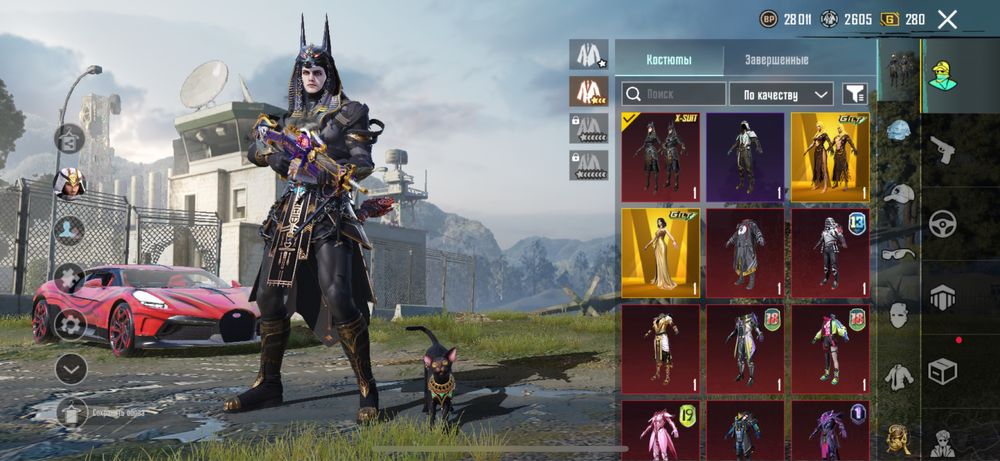This screenshot has height=461, width=1000.
Task: Choose the pink costume with the 19 badge
Action: point(660,430)
